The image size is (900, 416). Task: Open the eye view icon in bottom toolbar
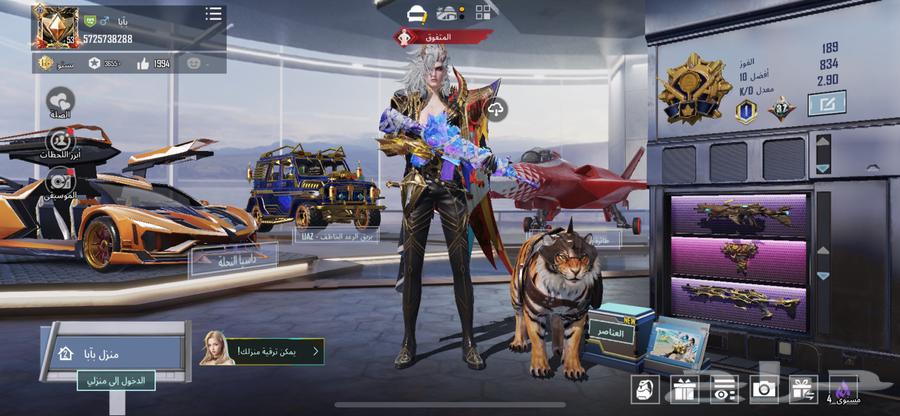724,390
